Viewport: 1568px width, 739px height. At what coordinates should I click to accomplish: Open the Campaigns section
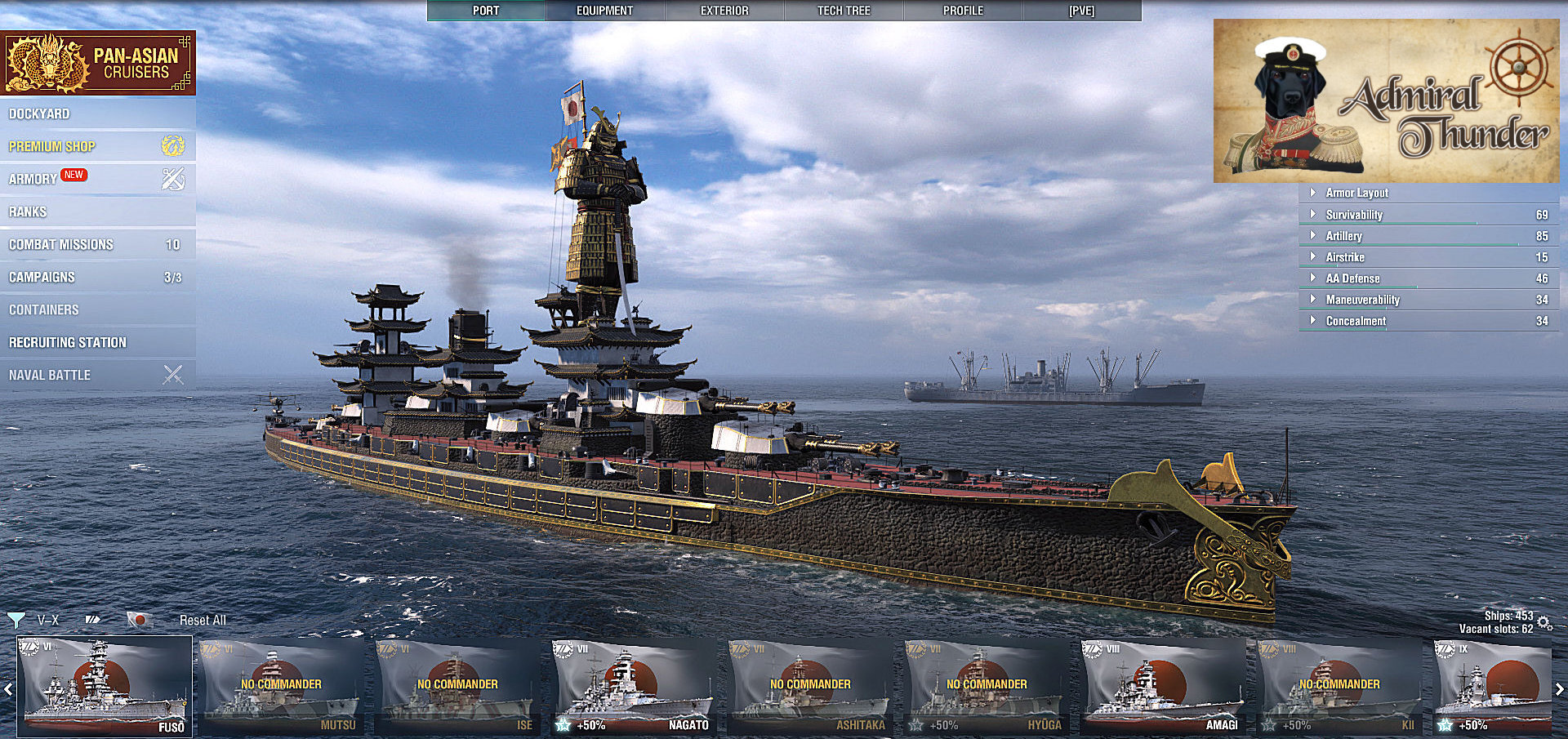42,277
